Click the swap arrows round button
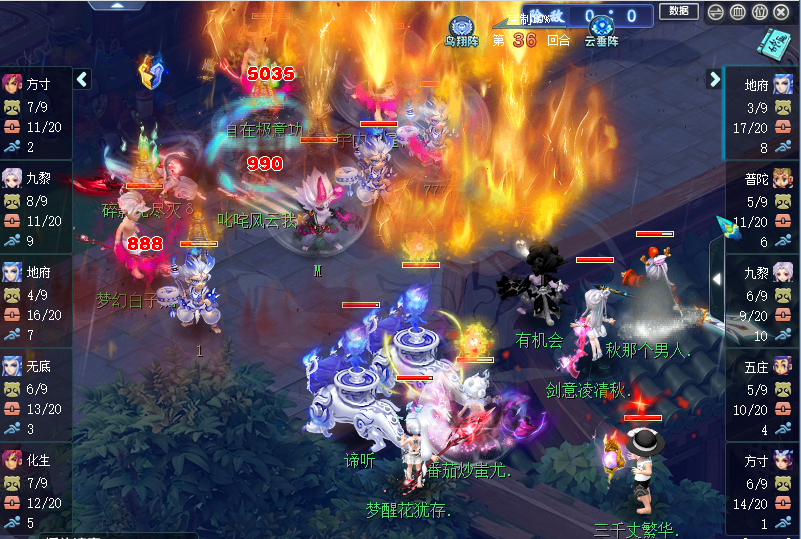Screen dimensions: 801x539 (x=715, y=12)
